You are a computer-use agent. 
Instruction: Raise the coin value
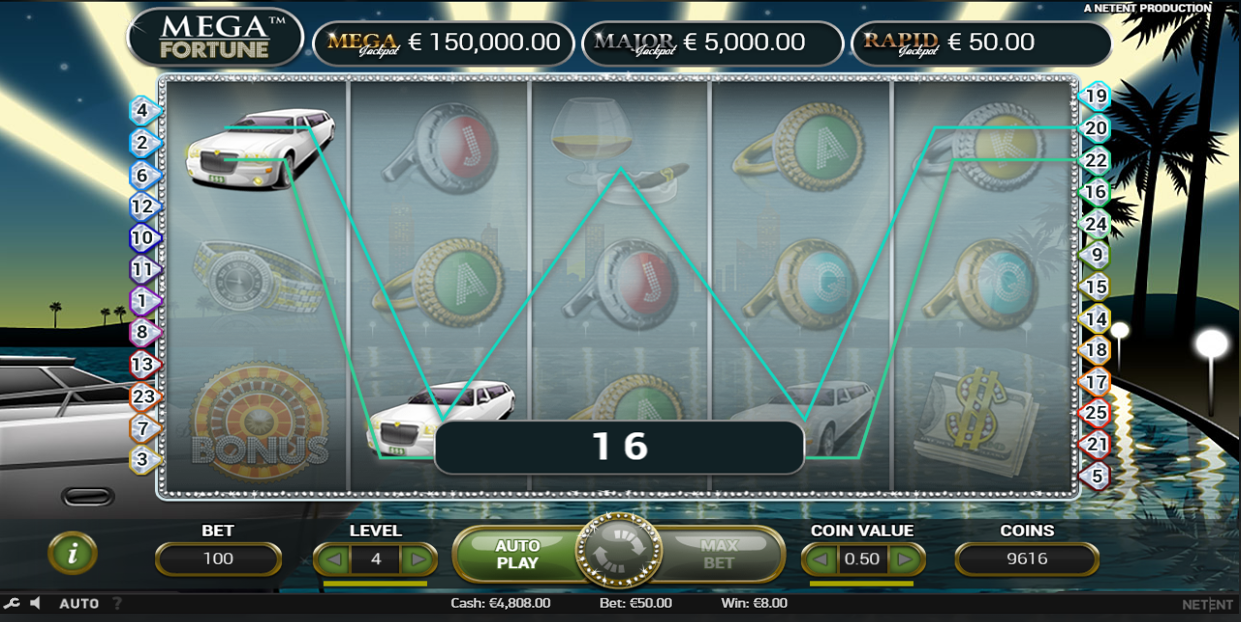(905, 559)
